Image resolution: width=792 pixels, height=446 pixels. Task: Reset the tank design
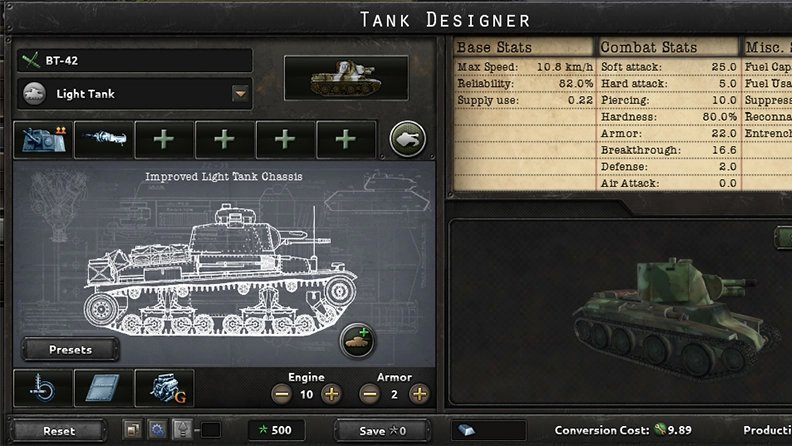pyautogui.click(x=59, y=431)
